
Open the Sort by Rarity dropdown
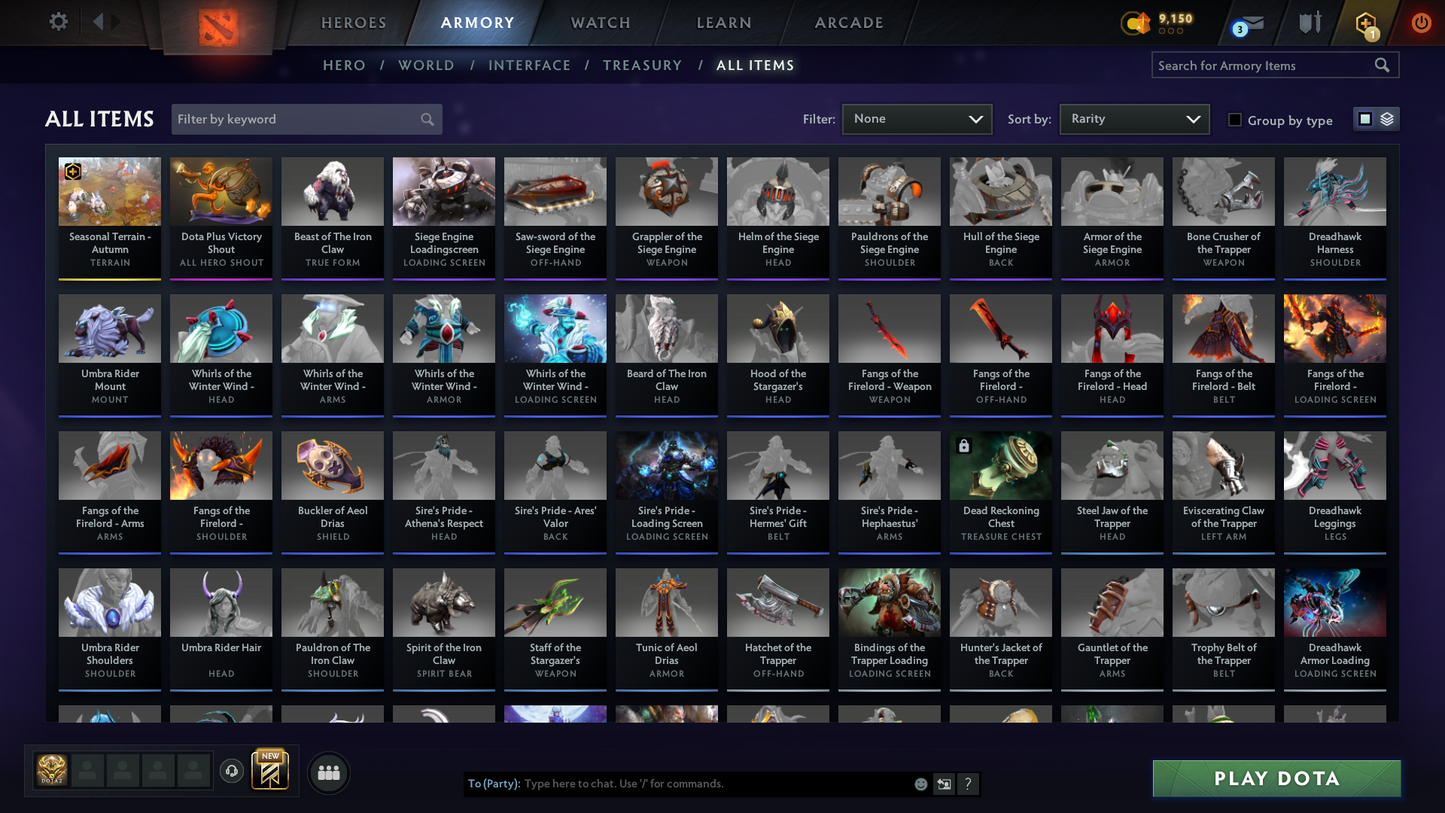(1134, 119)
